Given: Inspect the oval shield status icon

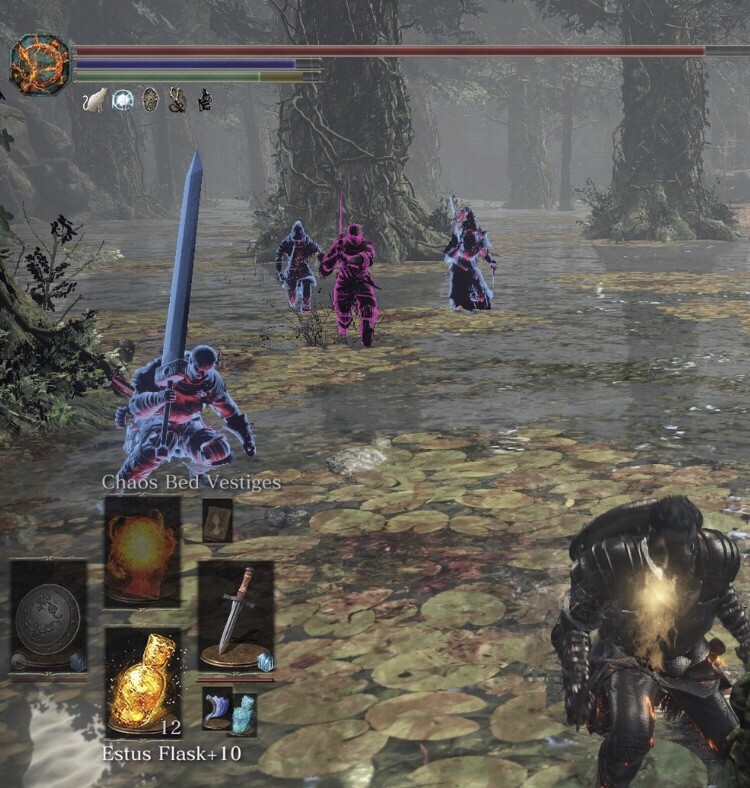Looking at the screenshot, I should (150, 99).
